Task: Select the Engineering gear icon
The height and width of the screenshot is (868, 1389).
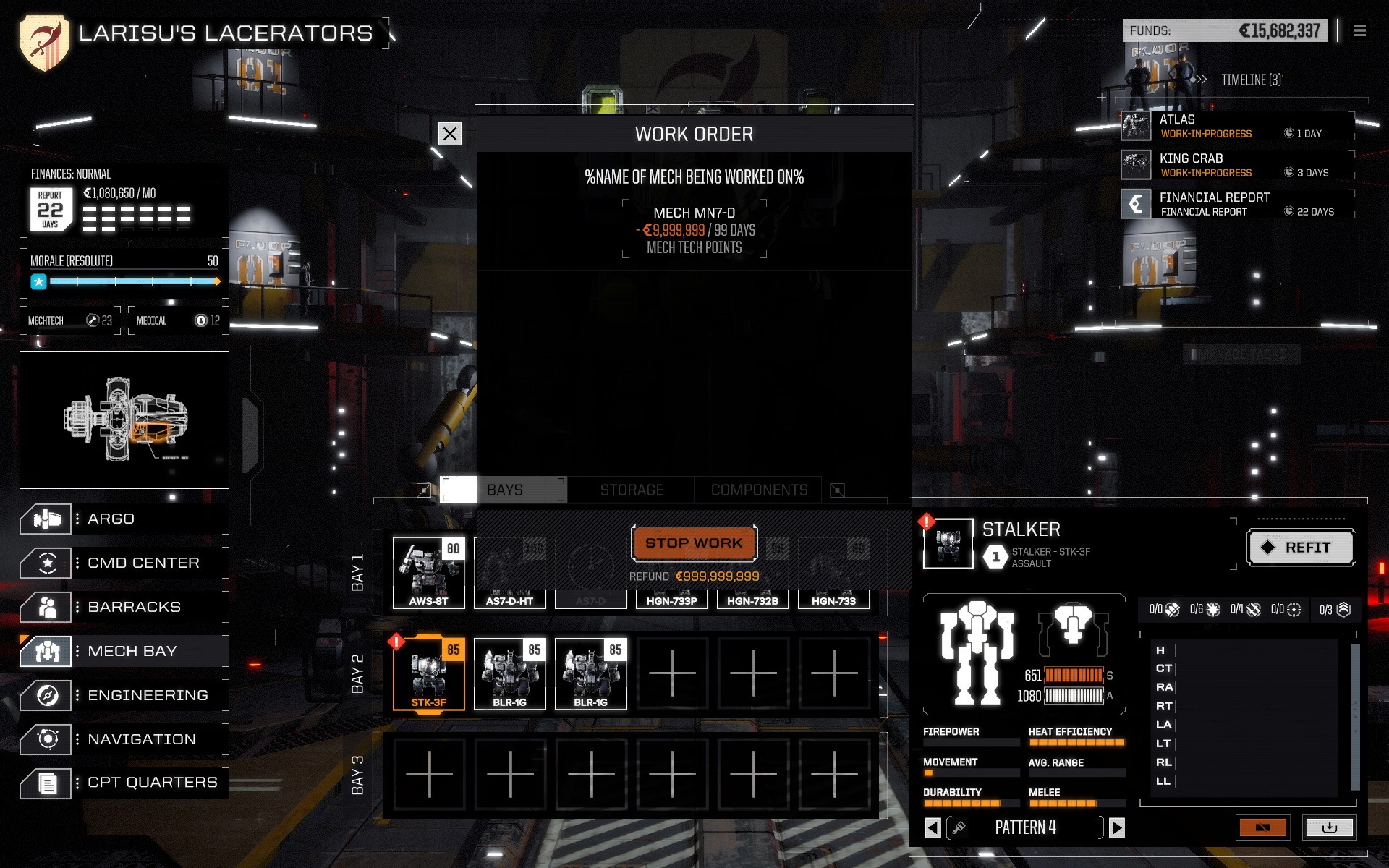Action: pyautogui.click(x=46, y=694)
